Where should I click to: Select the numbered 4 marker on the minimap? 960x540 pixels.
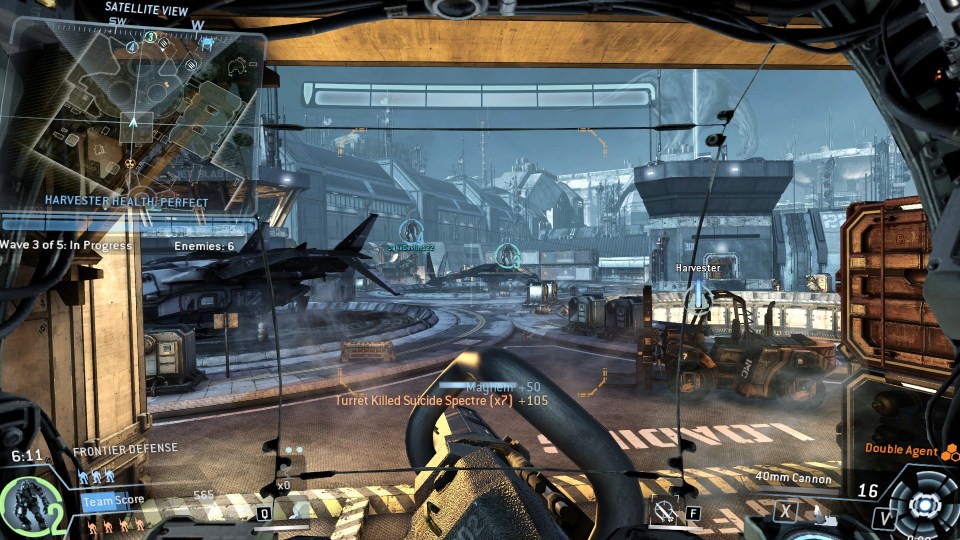(x=134, y=47)
